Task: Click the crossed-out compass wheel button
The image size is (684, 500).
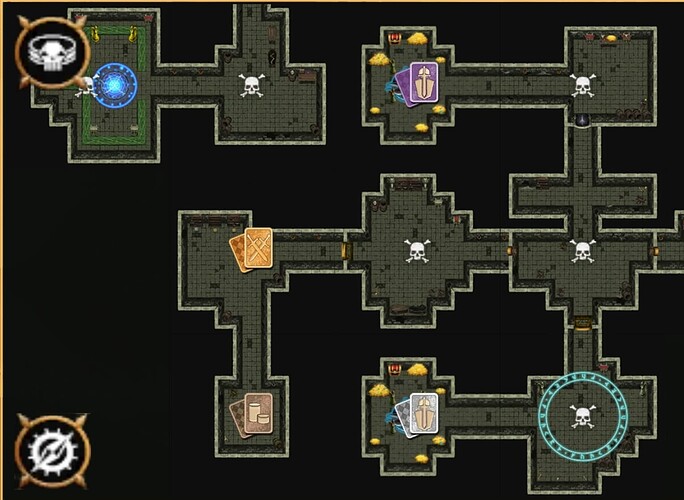Action: (50, 451)
